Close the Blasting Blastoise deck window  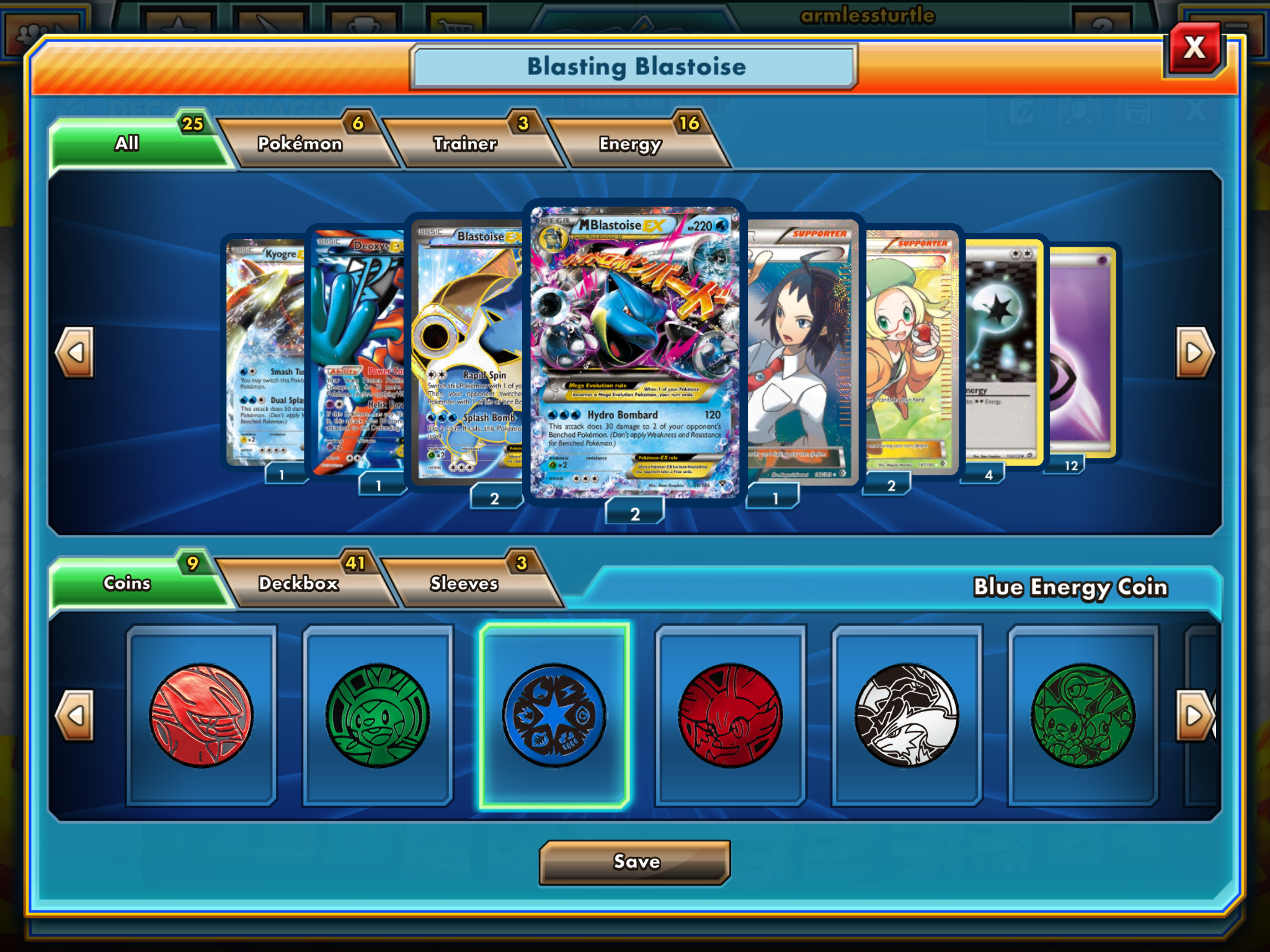point(1194,48)
